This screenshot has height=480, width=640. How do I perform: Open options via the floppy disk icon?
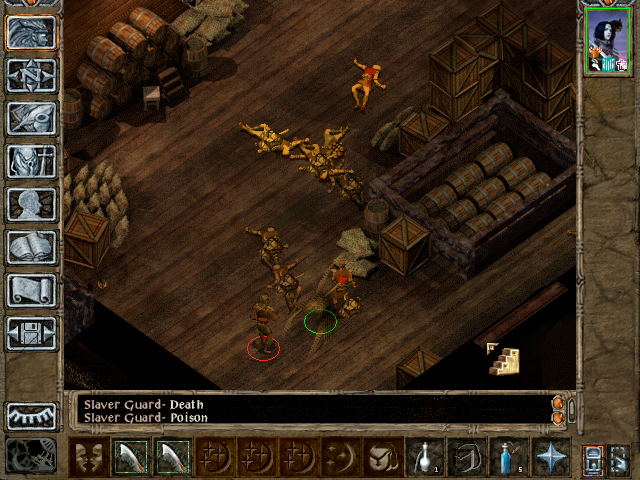click(x=32, y=333)
